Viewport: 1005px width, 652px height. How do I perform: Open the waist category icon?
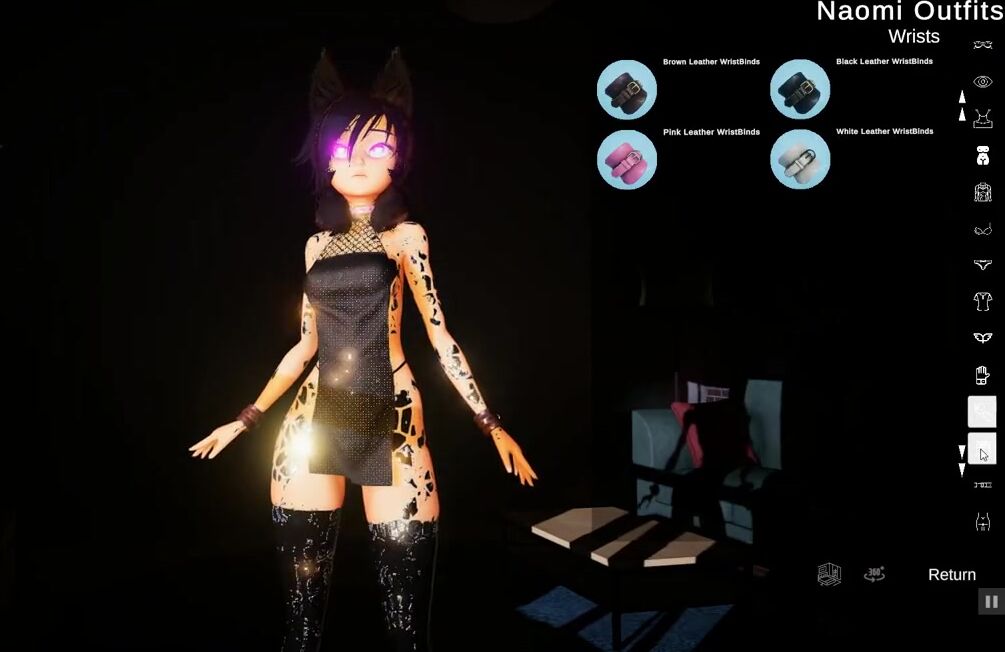coord(982,521)
